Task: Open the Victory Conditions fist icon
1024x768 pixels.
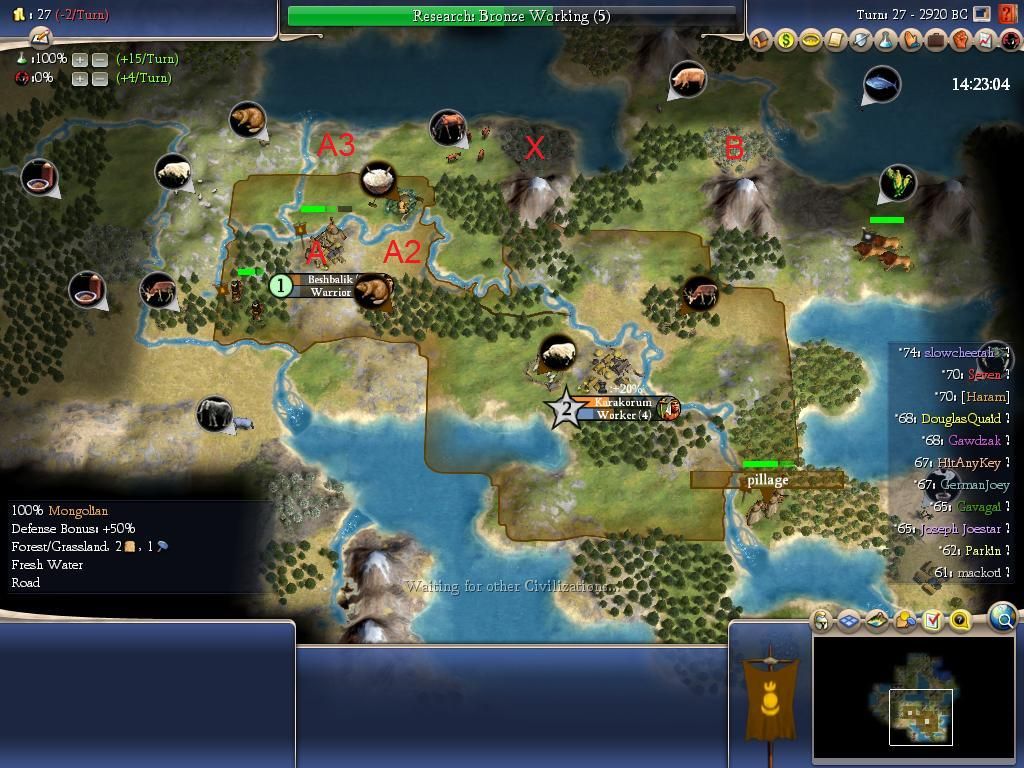Action: point(961,40)
